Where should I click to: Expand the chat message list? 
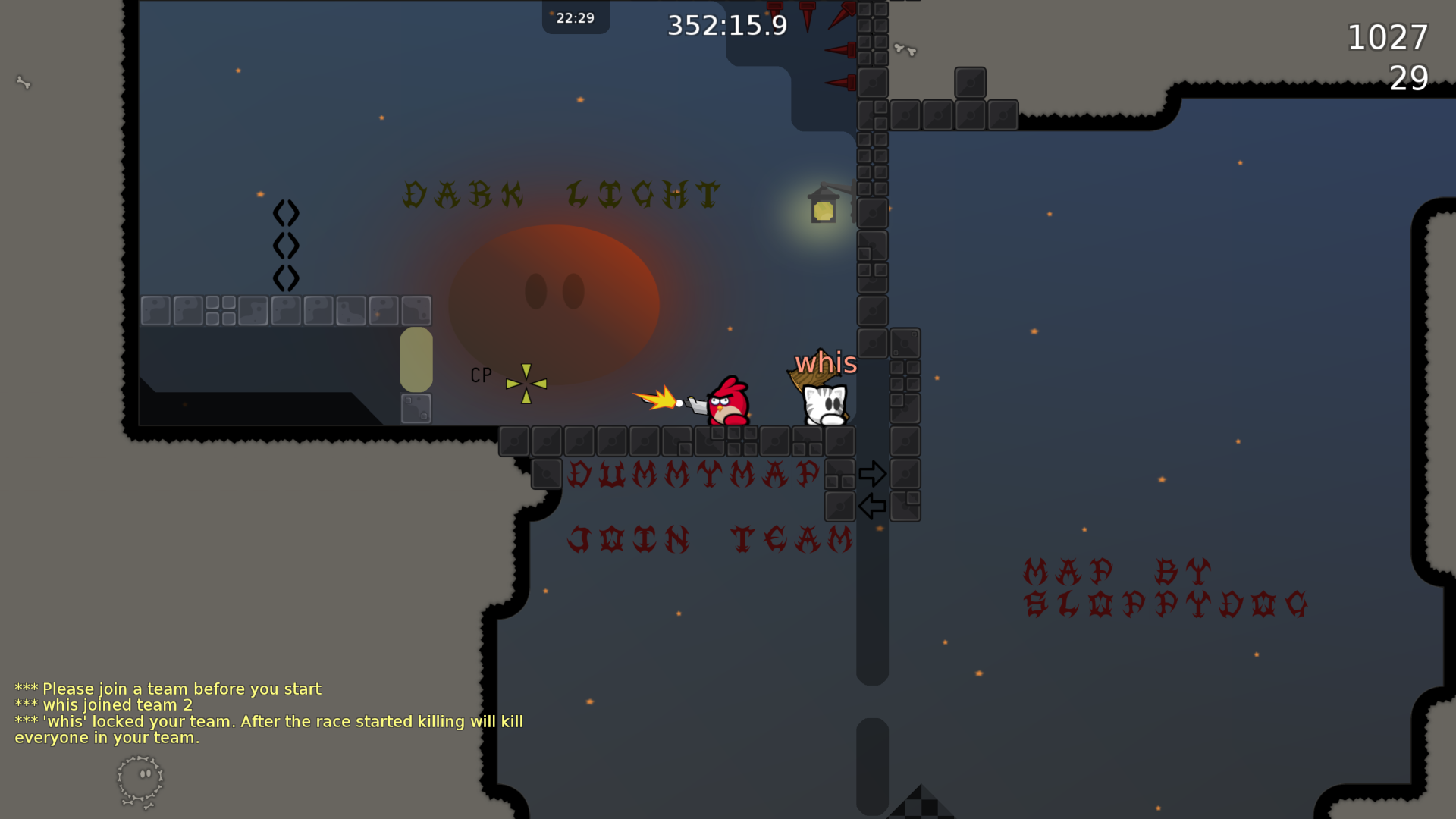(x=269, y=713)
